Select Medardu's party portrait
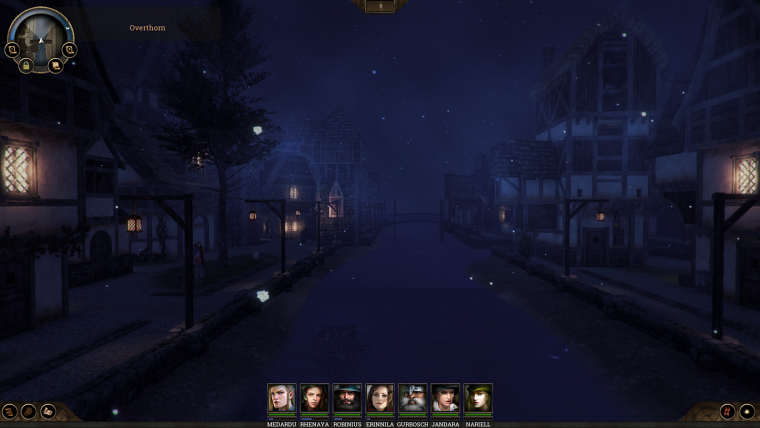The image size is (760, 428). coord(282,398)
